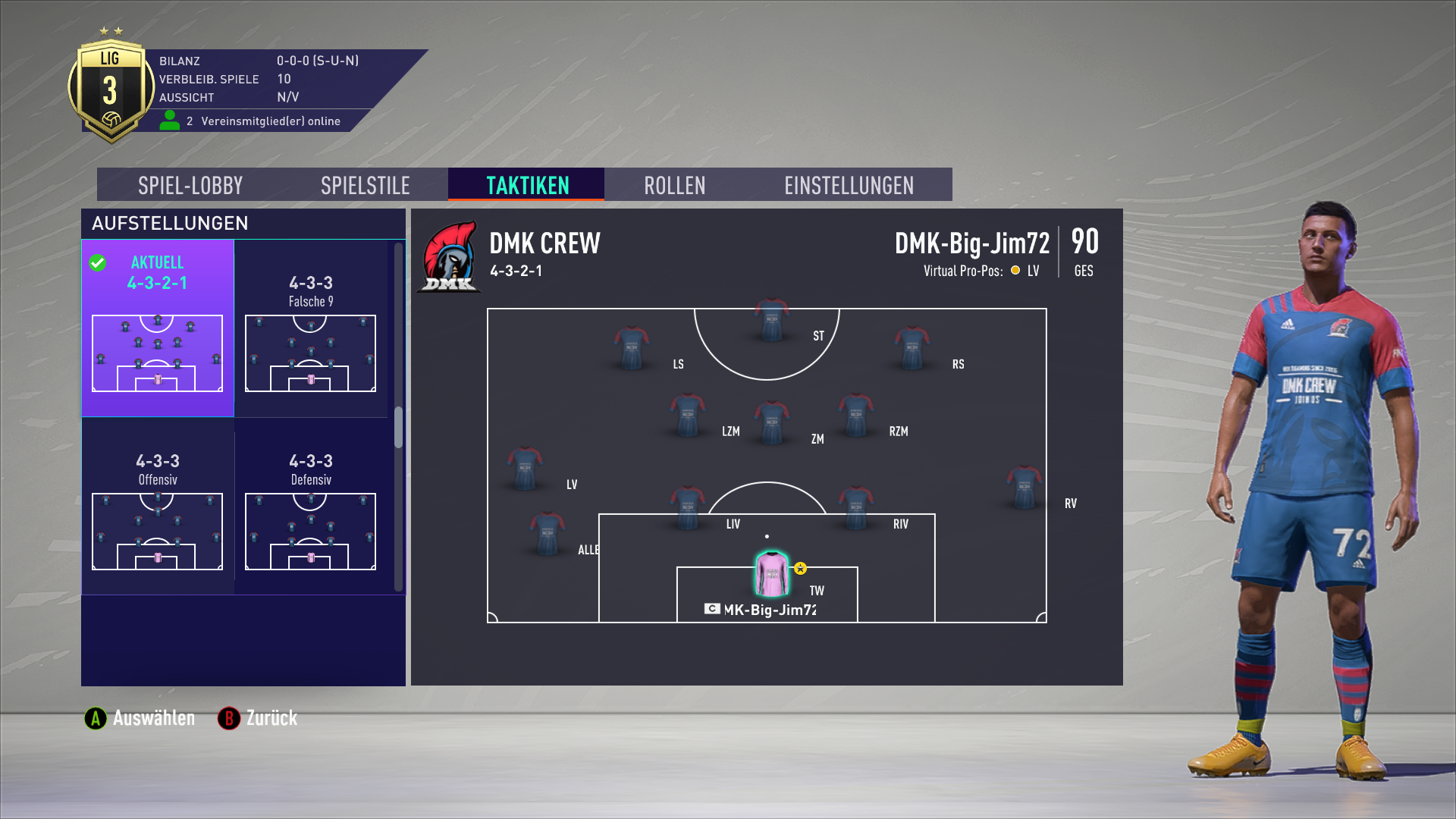The width and height of the screenshot is (1456, 819).
Task: Choose the 4-3-3 Defensiv formation
Action: click(311, 507)
